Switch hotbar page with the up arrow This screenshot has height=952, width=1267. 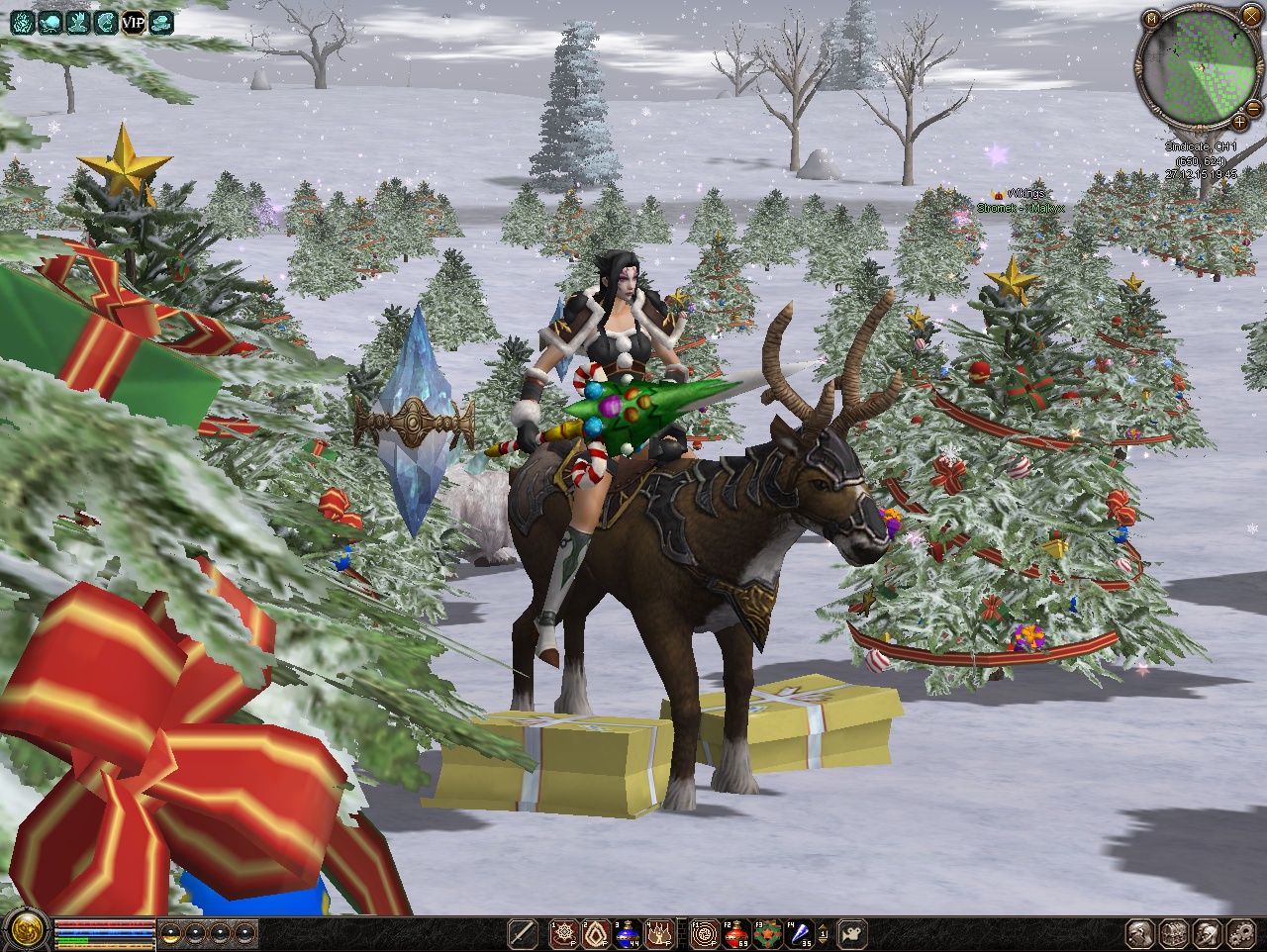[x=824, y=926]
